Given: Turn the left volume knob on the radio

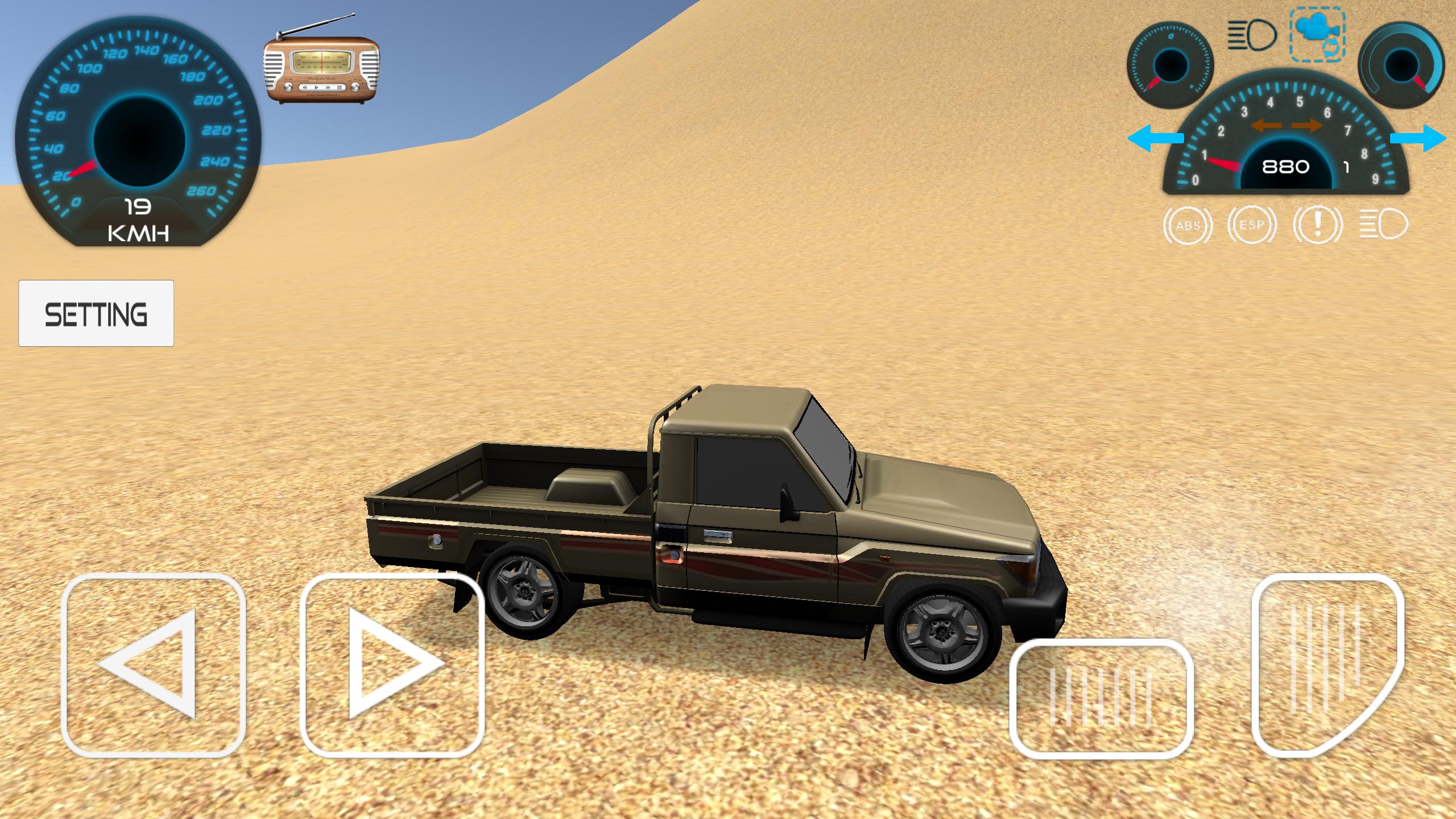Looking at the screenshot, I should (x=288, y=88).
